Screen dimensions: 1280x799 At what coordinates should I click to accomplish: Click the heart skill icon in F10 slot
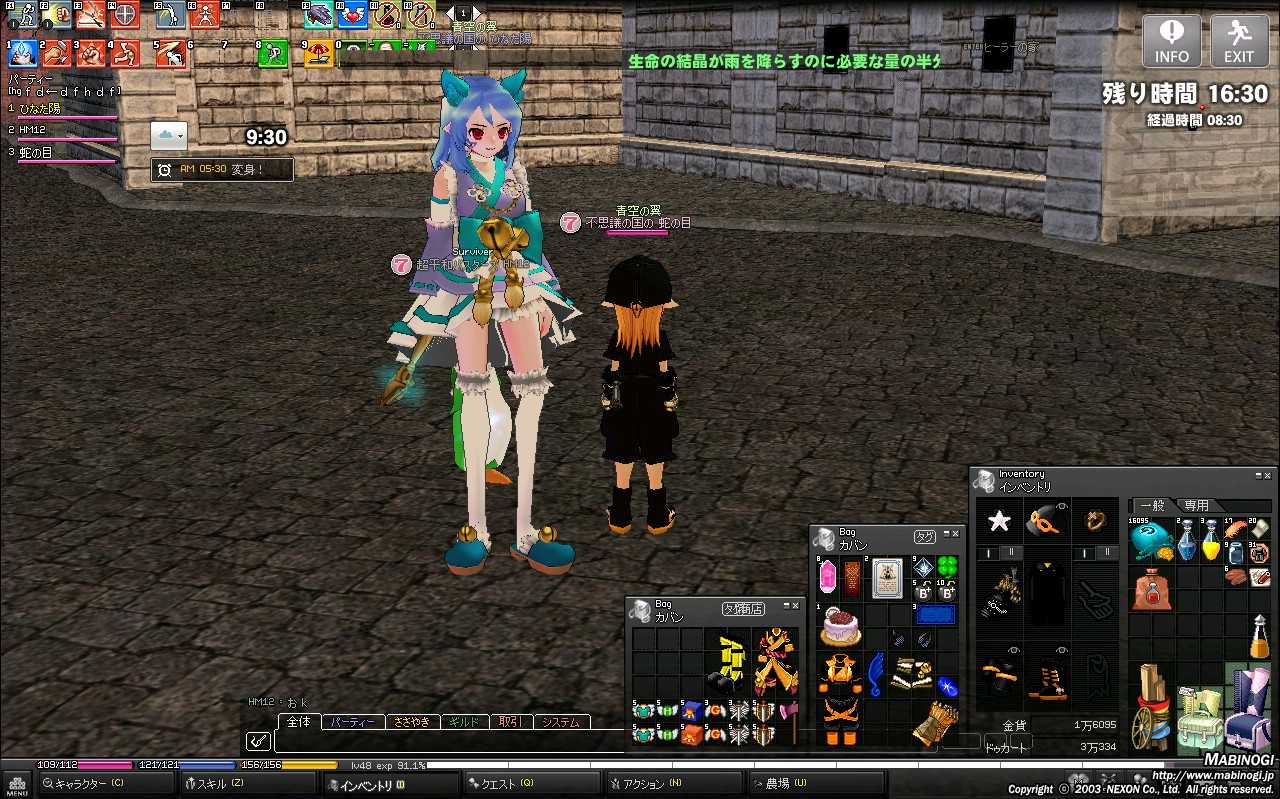(x=352, y=15)
